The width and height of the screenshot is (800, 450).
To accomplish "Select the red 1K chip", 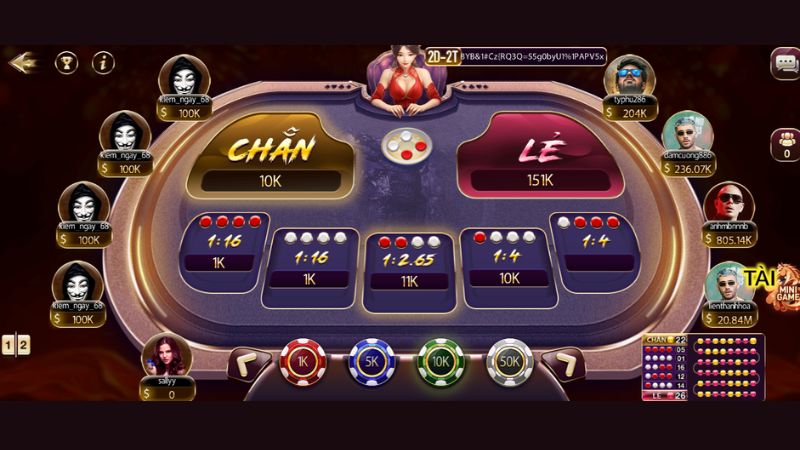I will (302, 364).
